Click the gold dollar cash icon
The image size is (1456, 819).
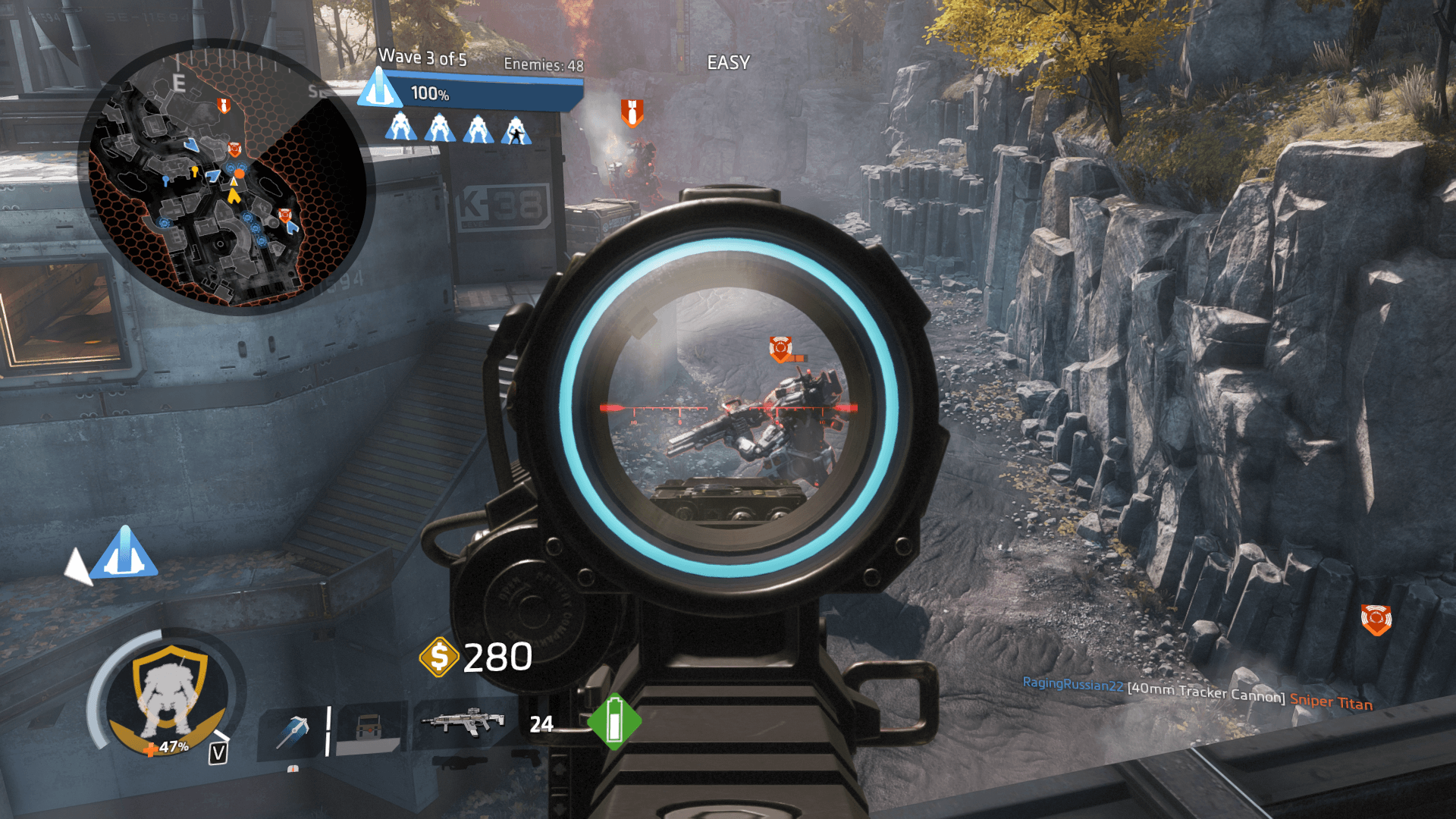pos(439,656)
